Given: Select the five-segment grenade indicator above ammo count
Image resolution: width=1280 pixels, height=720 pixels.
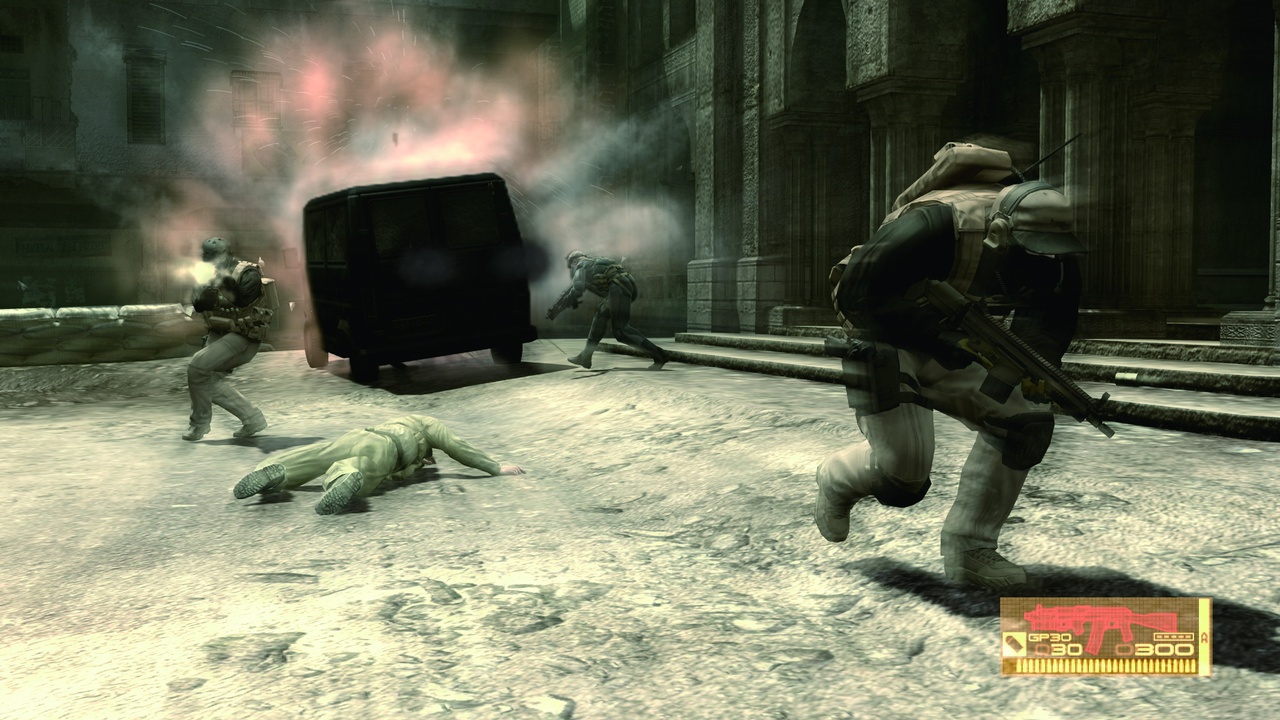Looking at the screenshot, I should 1174,636.
